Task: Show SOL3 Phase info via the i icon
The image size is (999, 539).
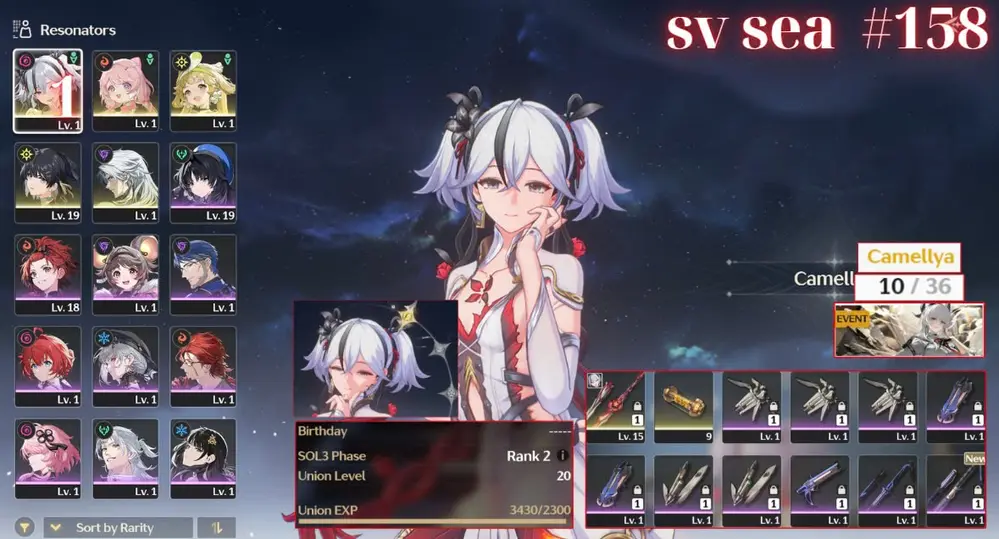Action: tap(562, 456)
